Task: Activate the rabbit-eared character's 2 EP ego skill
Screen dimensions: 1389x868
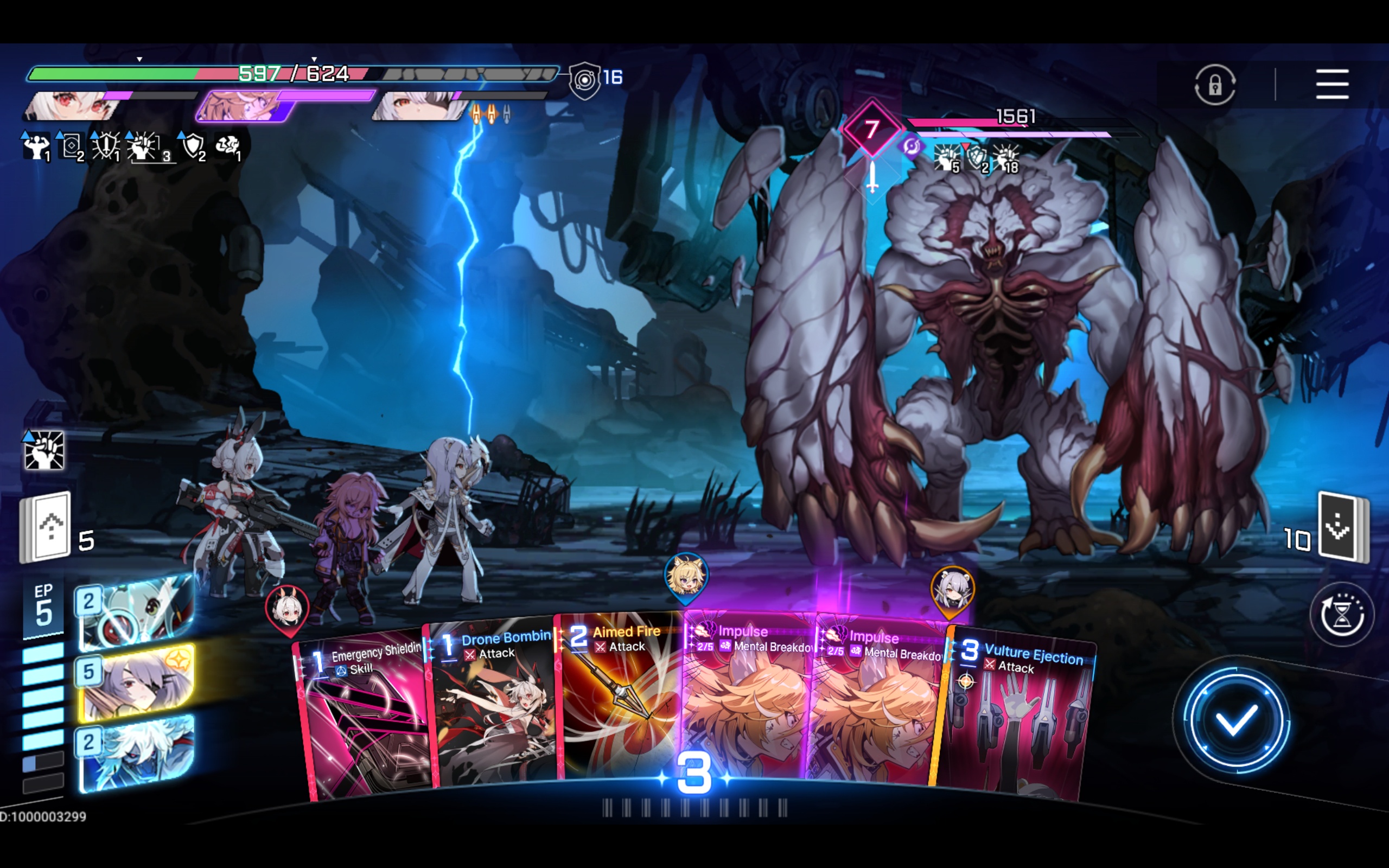Action: pos(137,612)
